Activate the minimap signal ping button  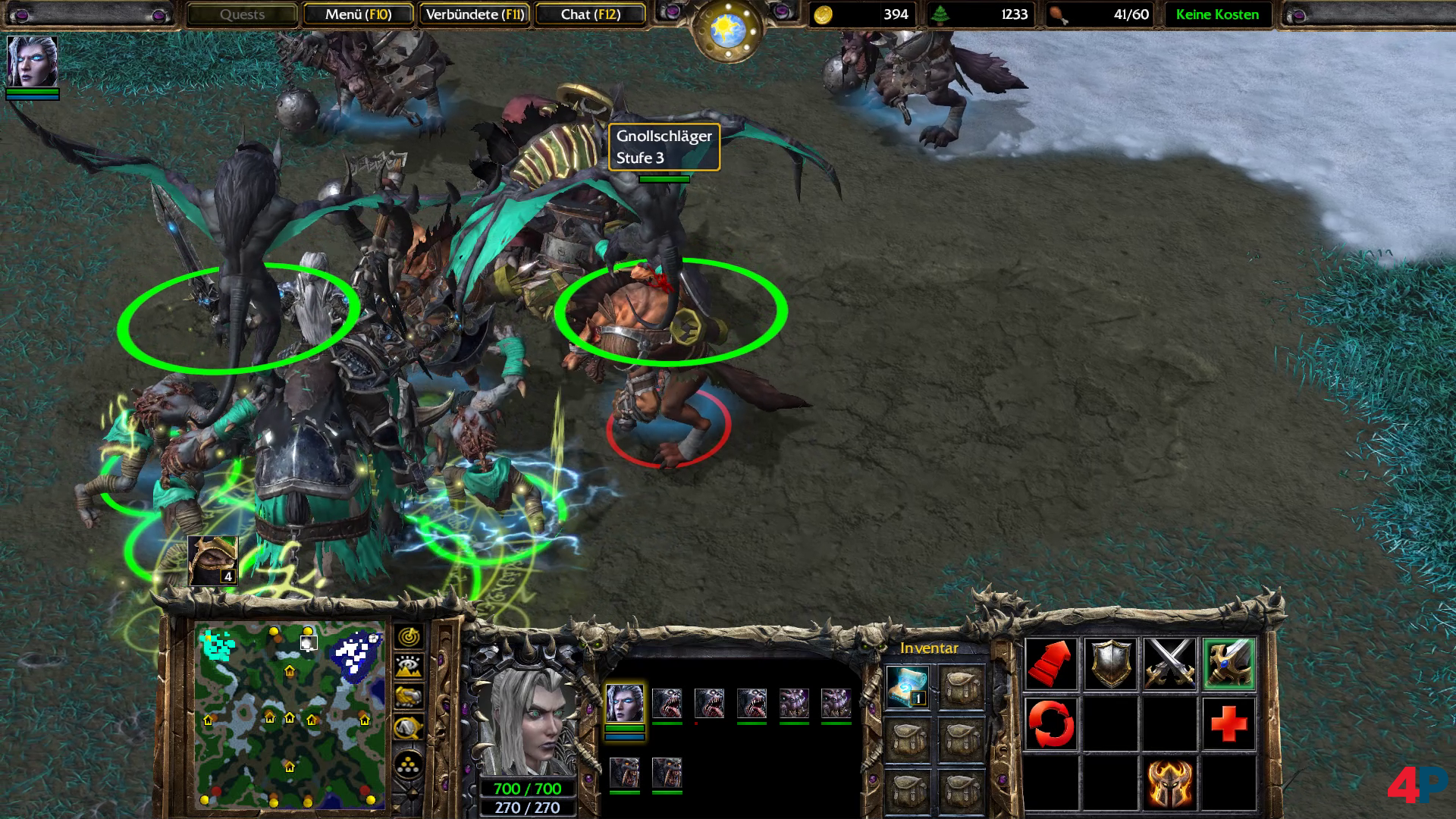click(x=409, y=635)
